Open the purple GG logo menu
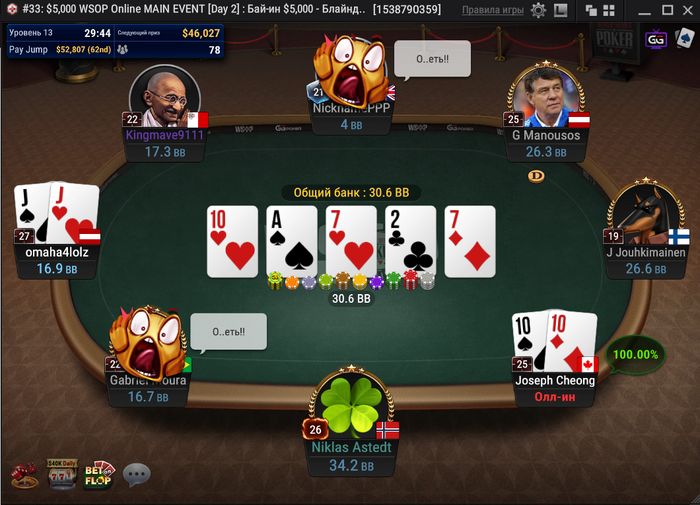Image resolution: width=700 pixels, height=505 pixels. click(656, 39)
